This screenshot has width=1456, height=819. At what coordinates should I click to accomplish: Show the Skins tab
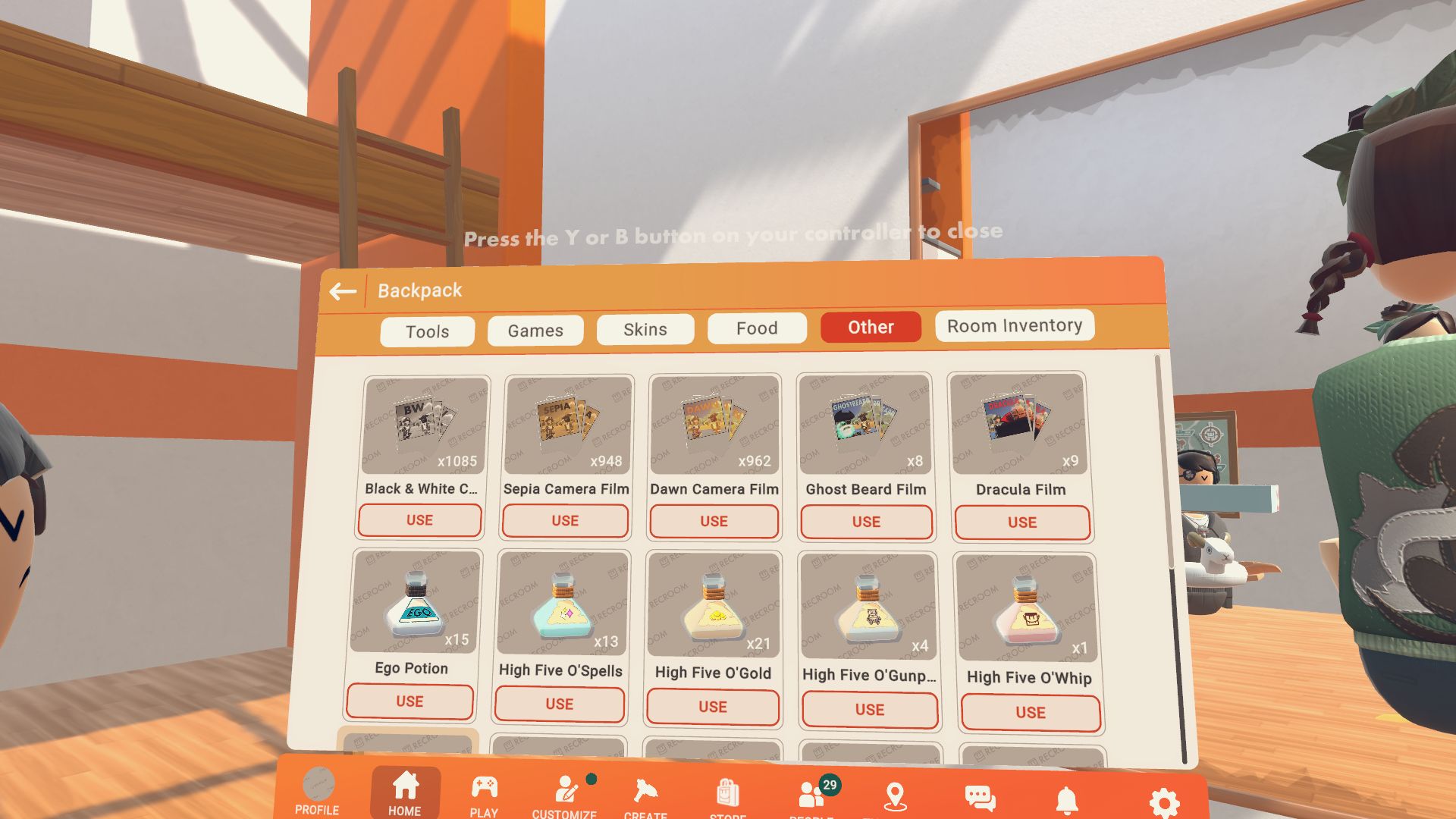(645, 329)
